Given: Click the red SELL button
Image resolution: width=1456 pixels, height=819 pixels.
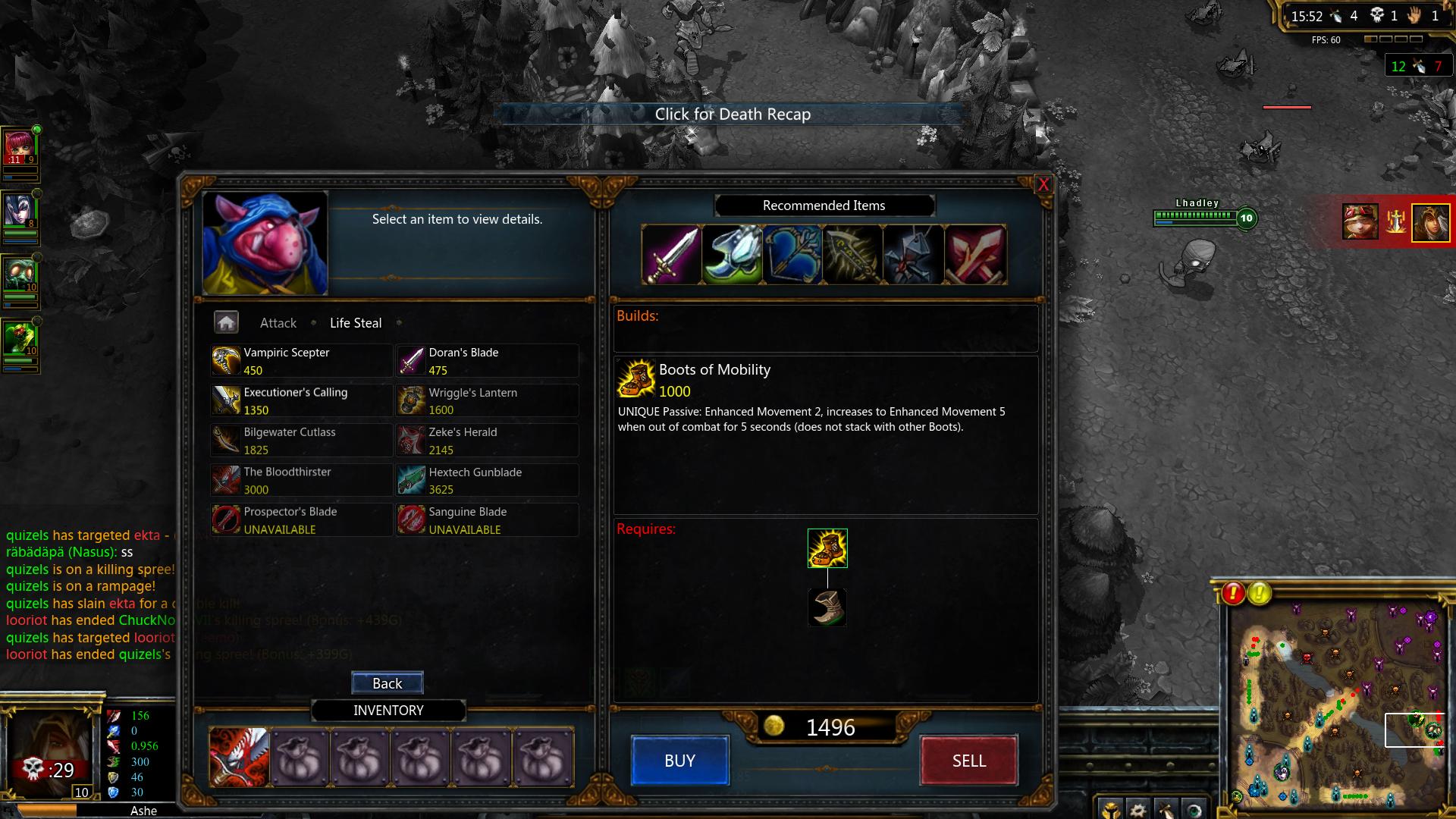Looking at the screenshot, I should tap(968, 761).
